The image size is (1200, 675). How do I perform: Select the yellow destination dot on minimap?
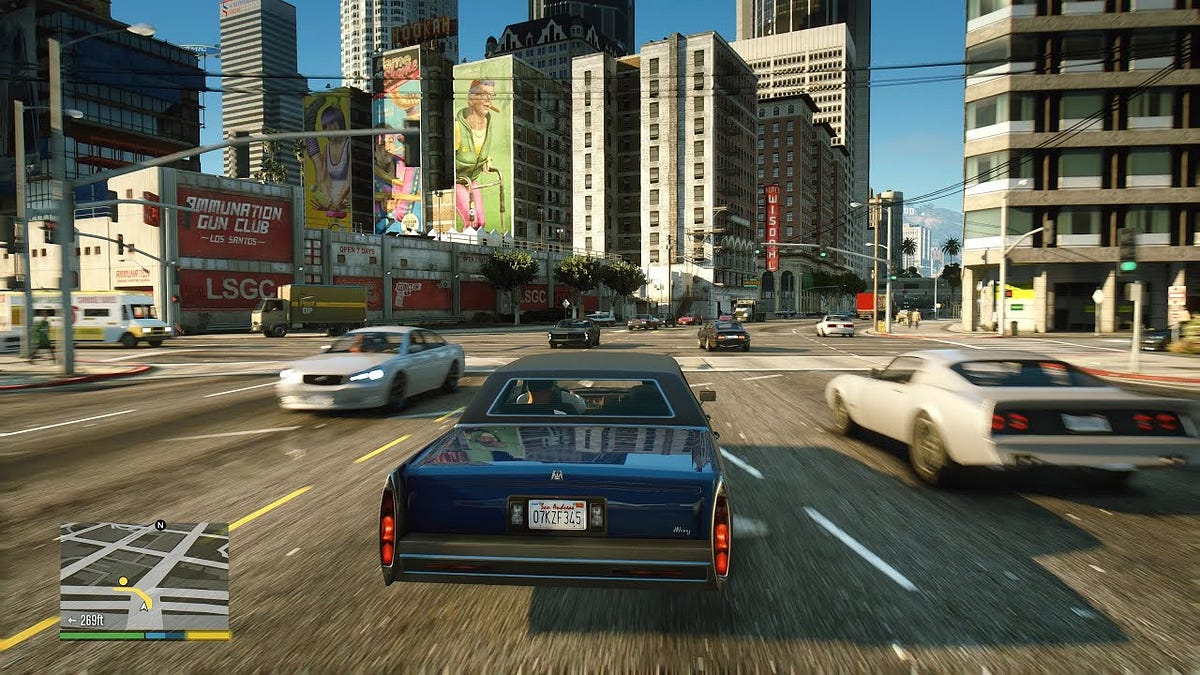tap(122, 581)
